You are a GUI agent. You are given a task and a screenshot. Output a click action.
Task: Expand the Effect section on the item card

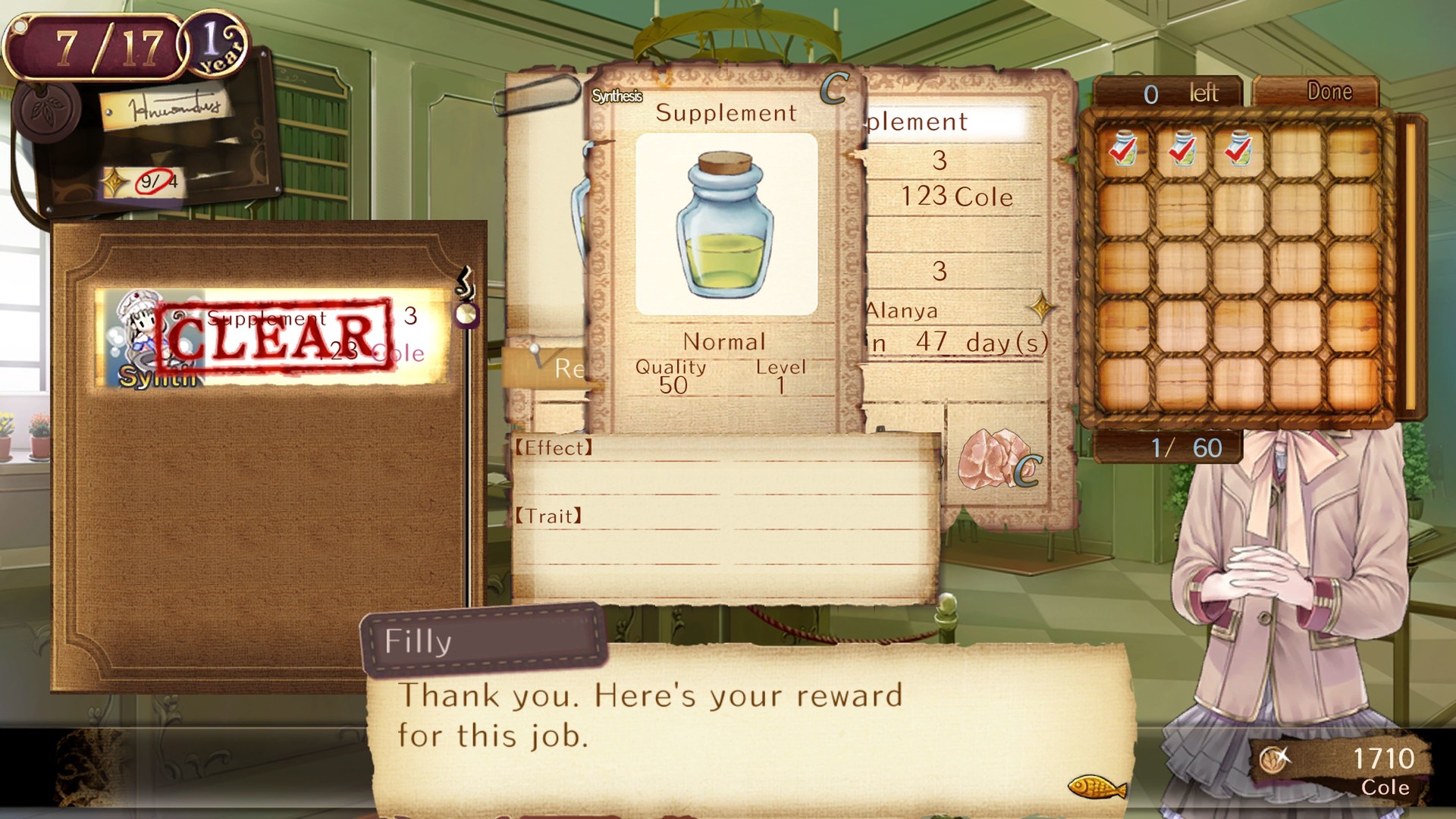click(x=552, y=449)
